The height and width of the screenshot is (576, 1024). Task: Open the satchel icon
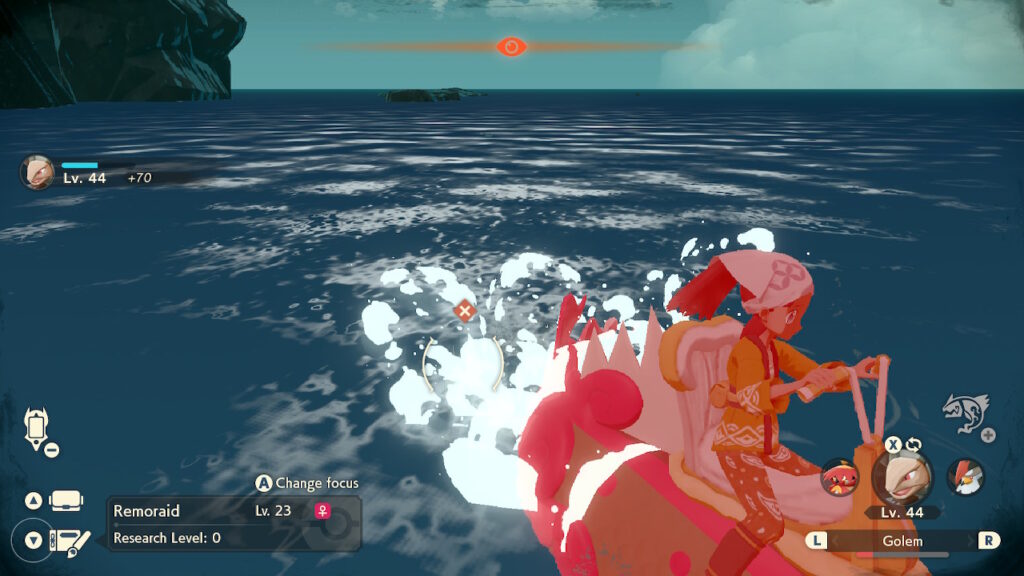(66, 500)
